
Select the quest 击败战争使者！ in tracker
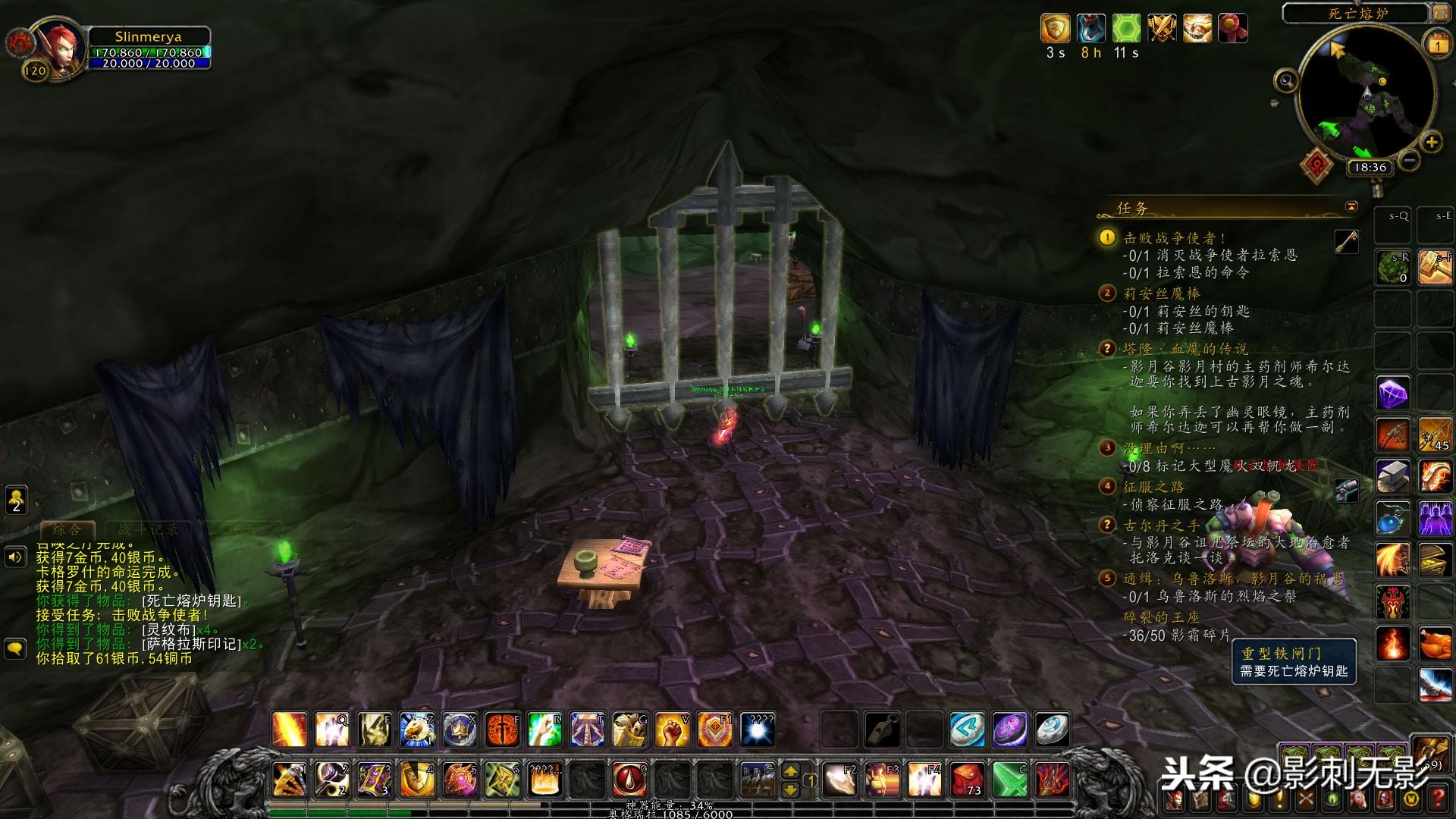(1174, 238)
